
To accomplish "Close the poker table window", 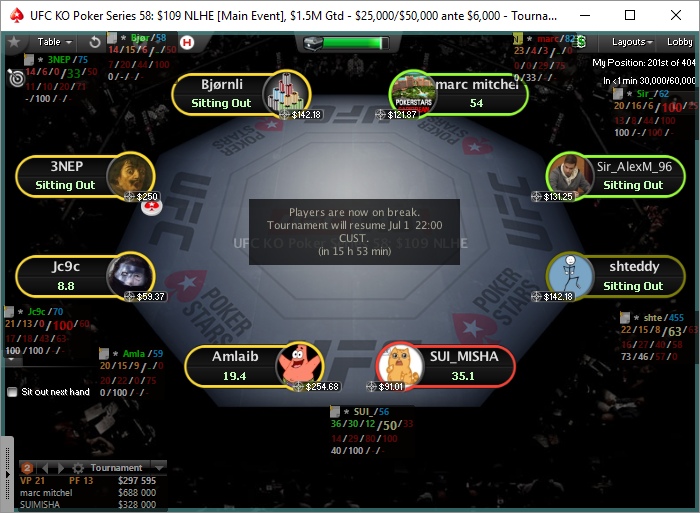I will (676, 15).
